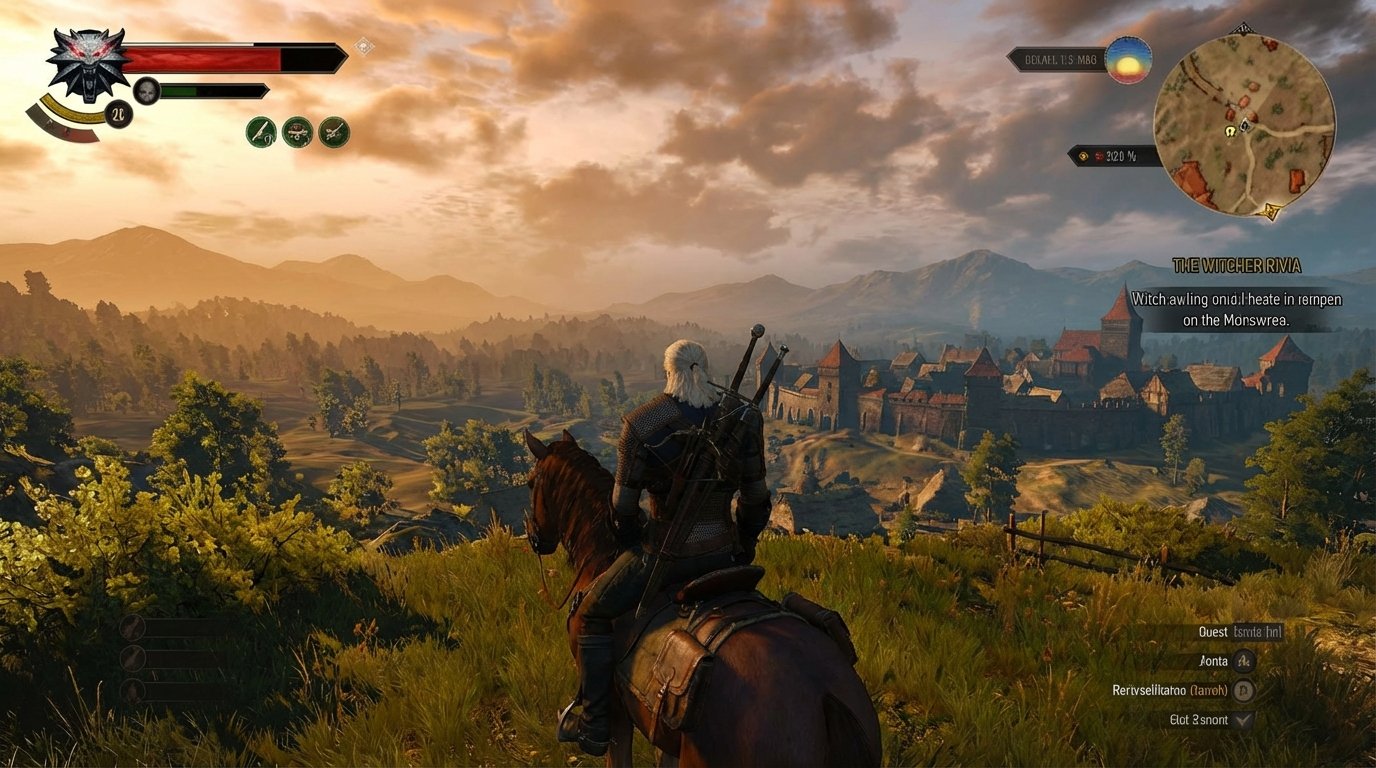Click the Quest label in the bottom-right hints
Image resolution: width=1376 pixels, height=768 pixels.
1211,632
